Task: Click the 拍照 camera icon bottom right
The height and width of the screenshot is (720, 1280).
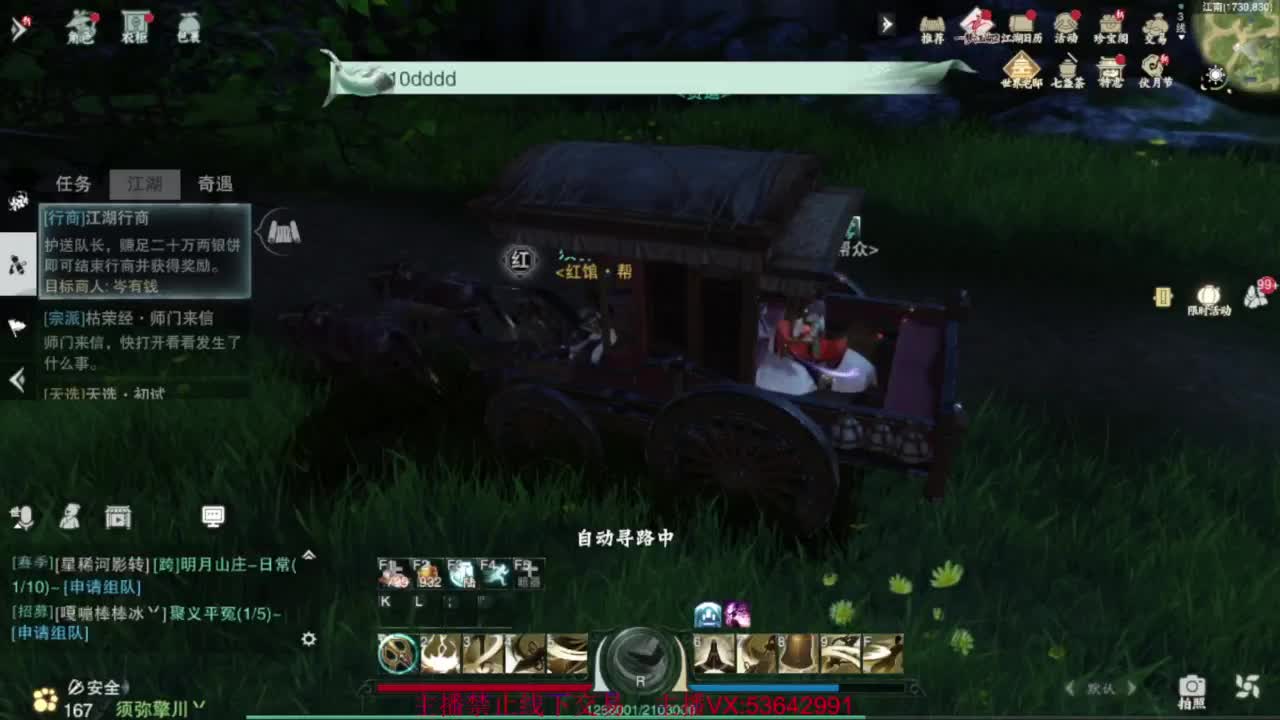Action: pyautogui.click(x=1191, y=687)
